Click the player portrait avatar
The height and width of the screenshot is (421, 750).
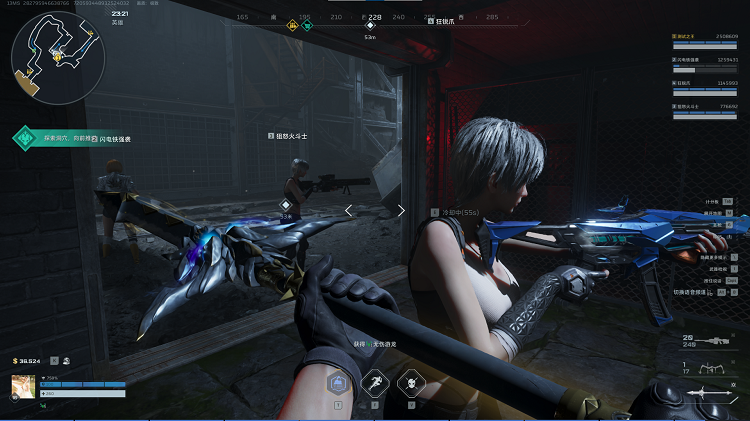[24, 387]
